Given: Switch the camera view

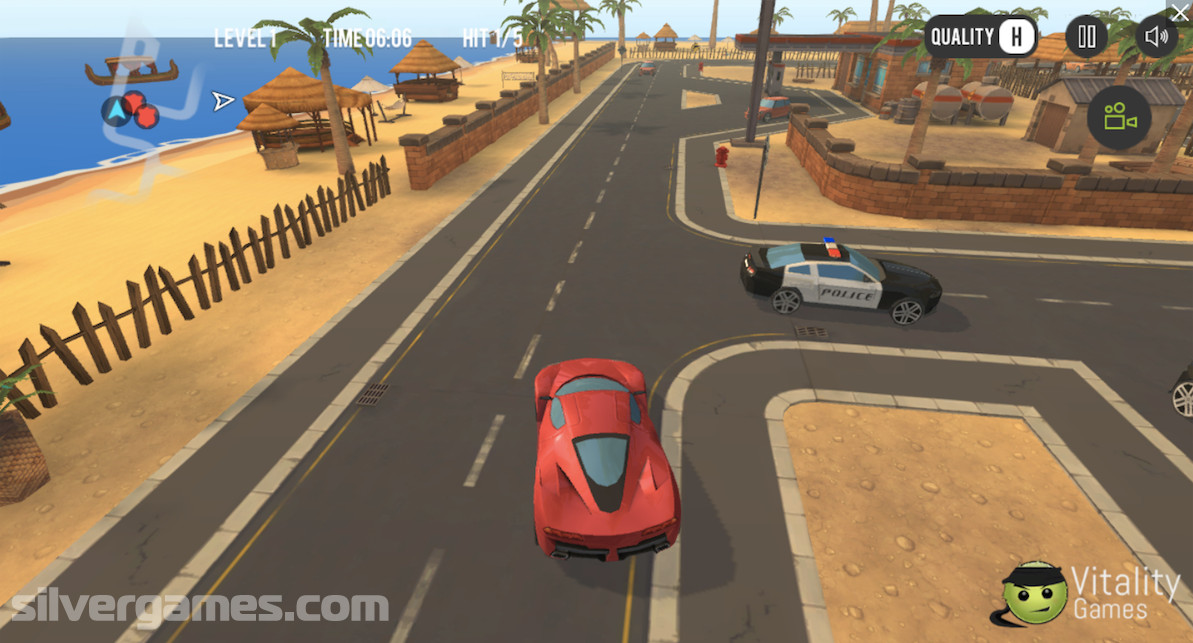Looking at the screenshot, I should (x=1119, y=118).
